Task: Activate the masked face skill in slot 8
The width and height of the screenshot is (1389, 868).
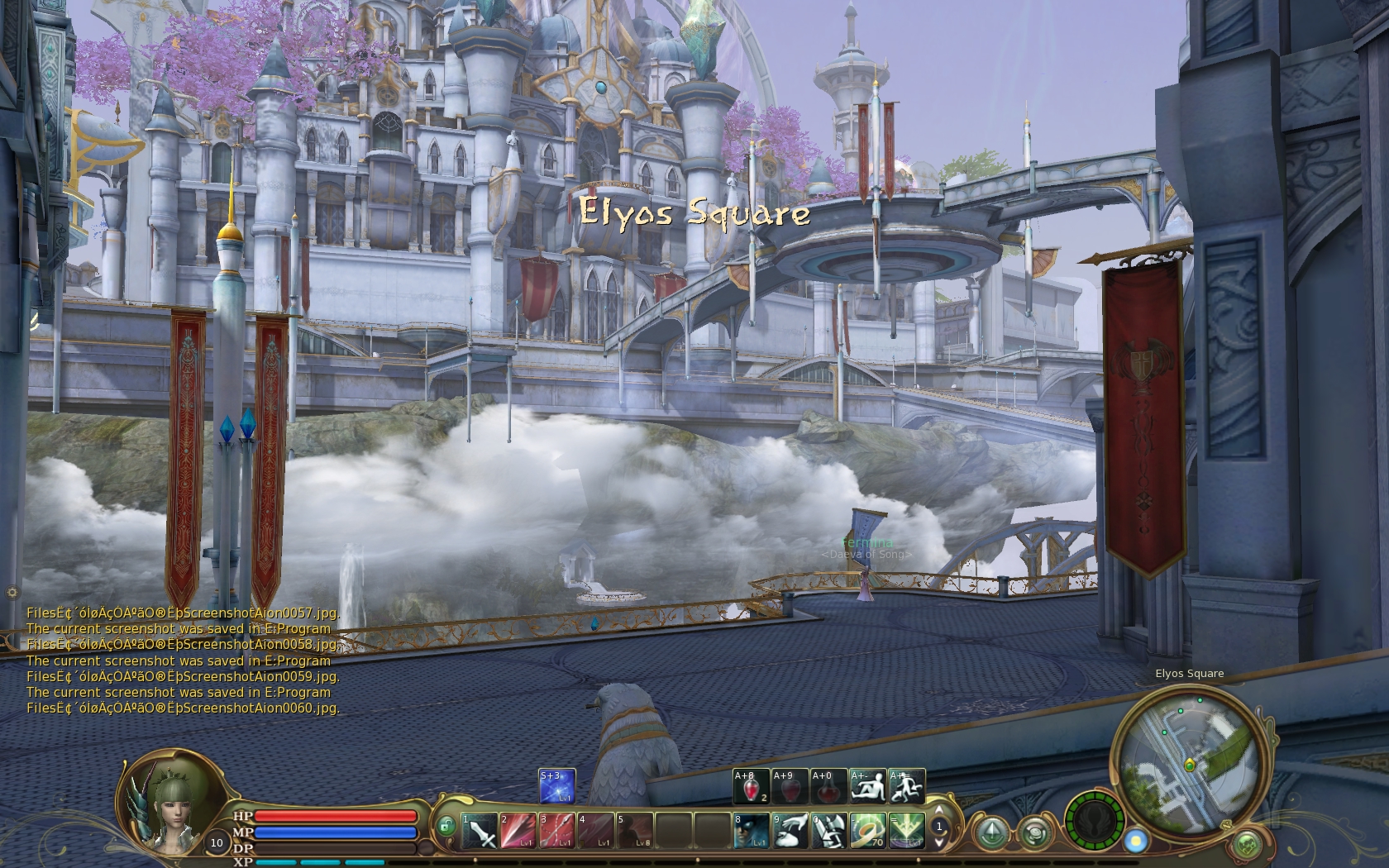Action: click(x=751, y=830)
